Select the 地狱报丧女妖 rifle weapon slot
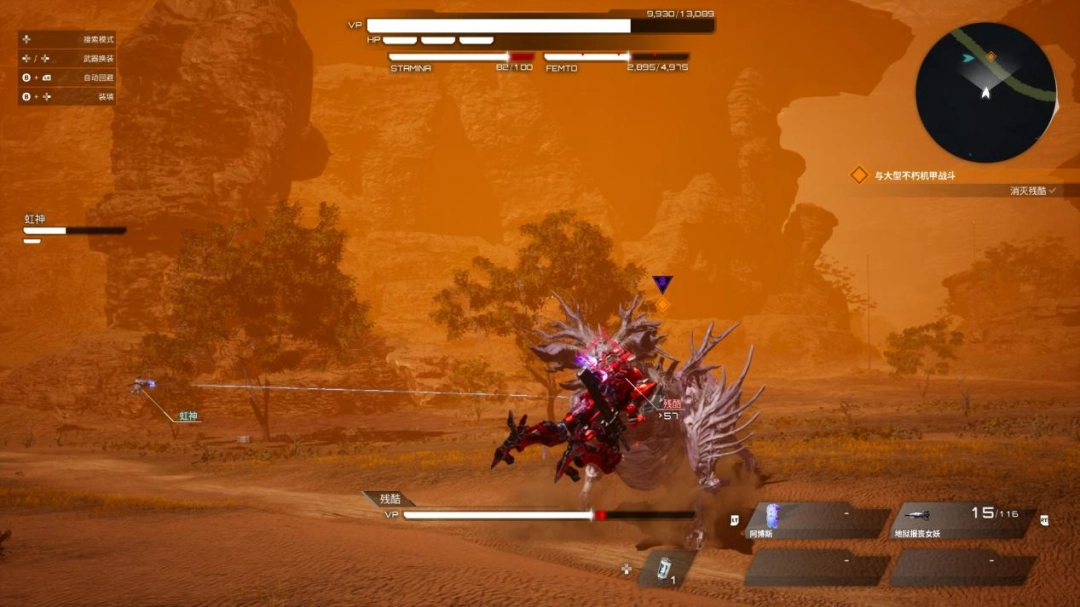This screenshot has height=607, width=1080. tap(965, 520)
